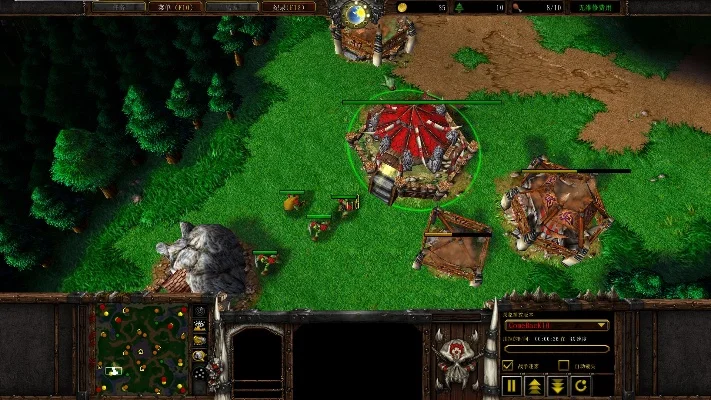Open the F10 main menu

(172, 7)
